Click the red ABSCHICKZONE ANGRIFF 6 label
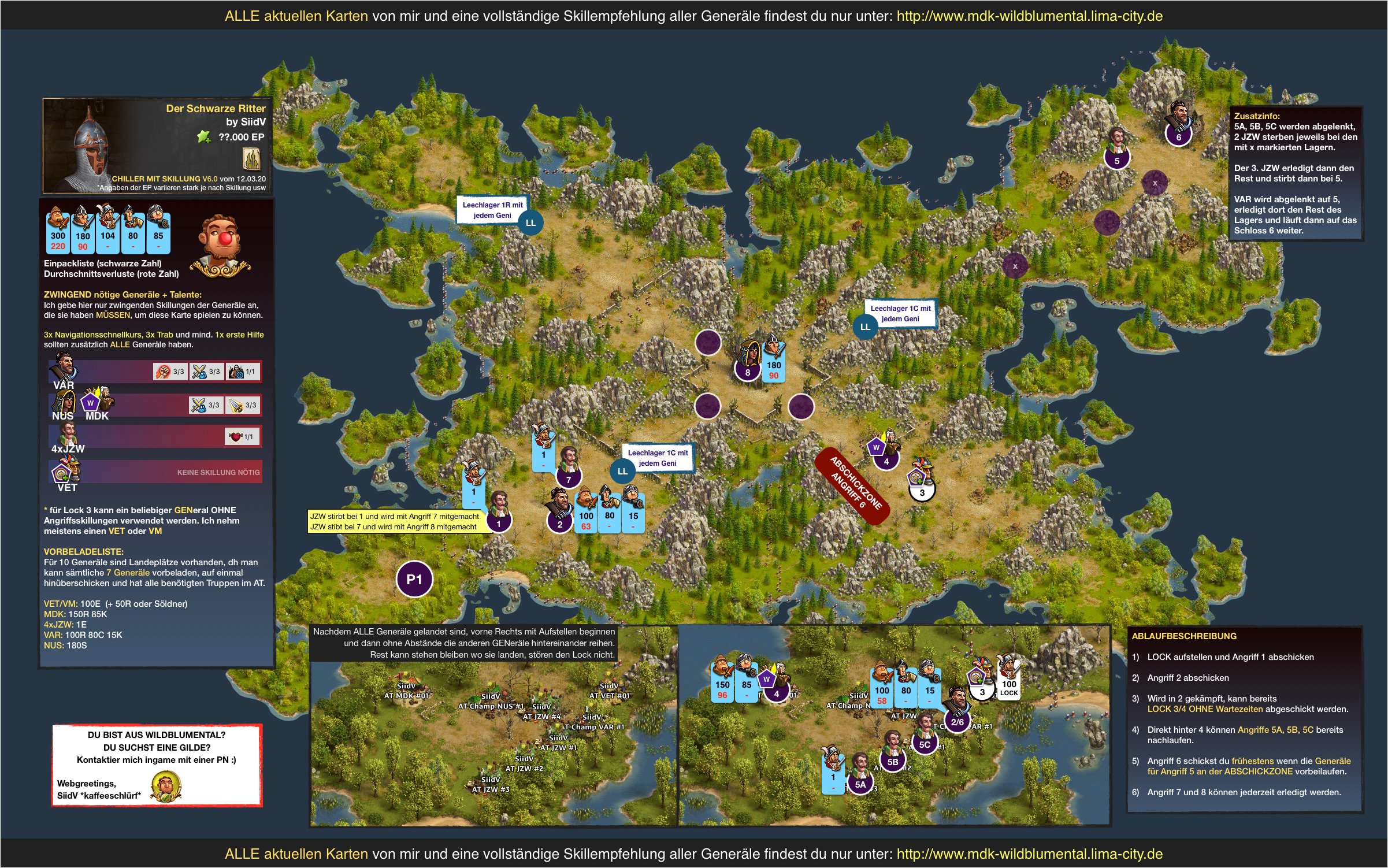Viewport: 1388px width, 868px height. coord(852,486)
